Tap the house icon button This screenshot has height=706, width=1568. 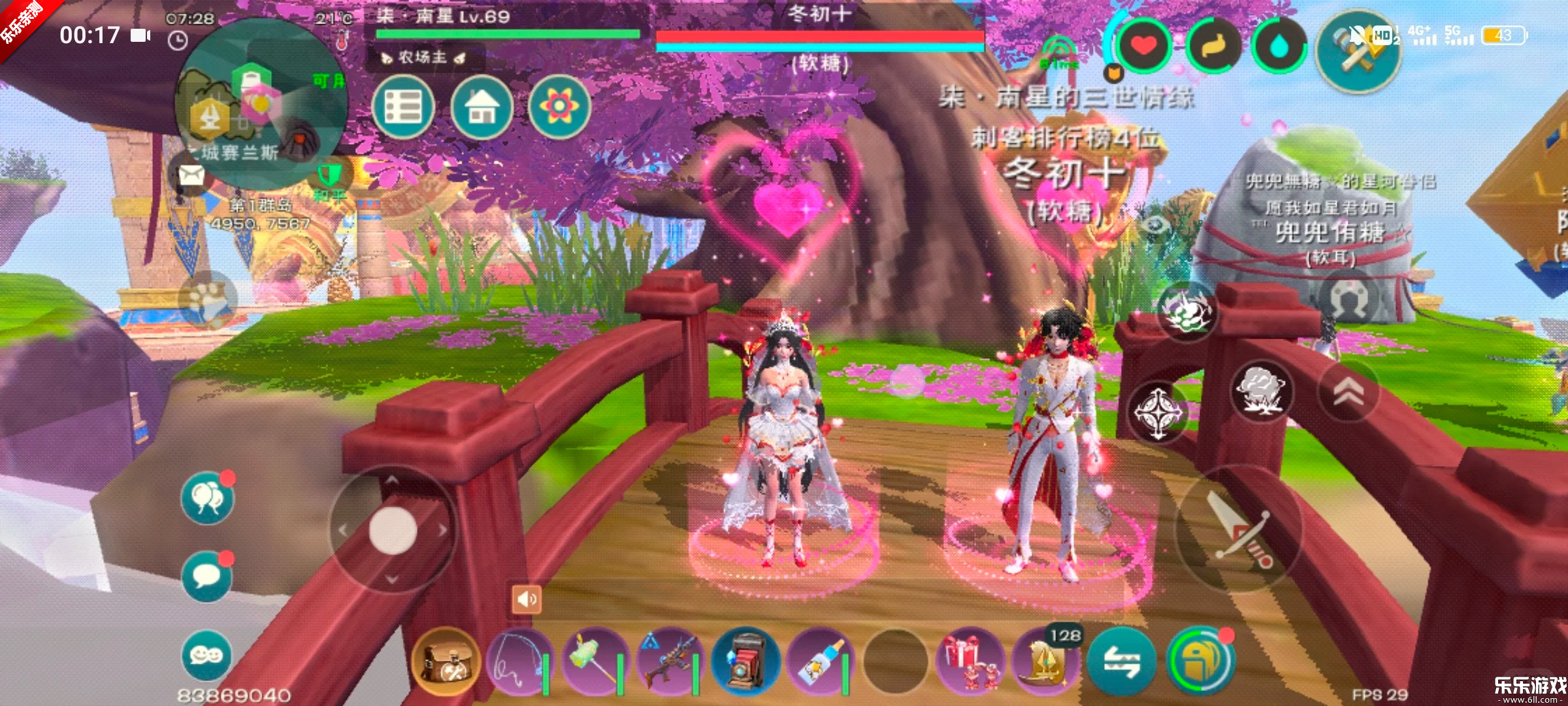(482, 107)
